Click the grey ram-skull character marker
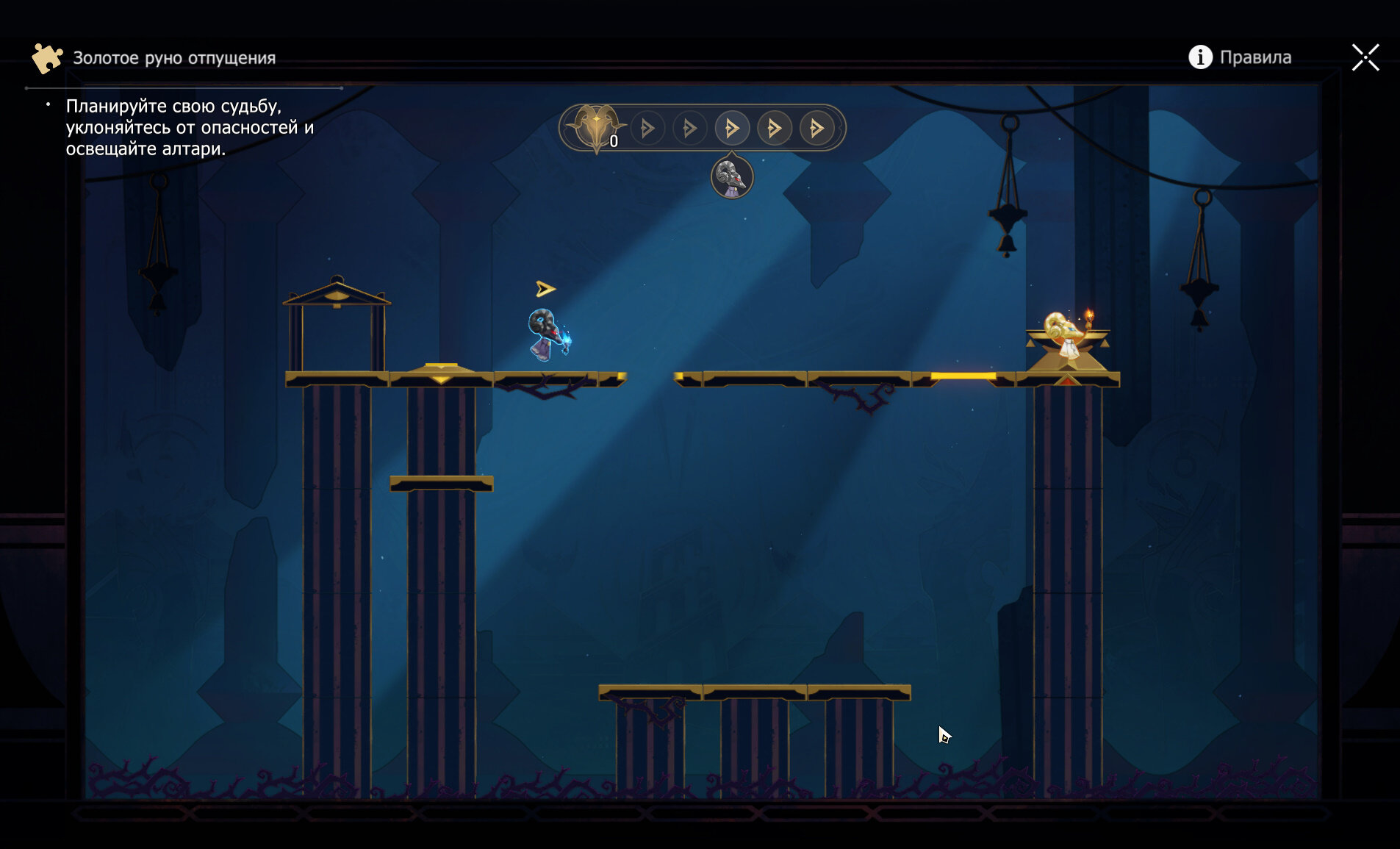Image resolution: width=1400 pixels, height=849 pixels. 732,178
